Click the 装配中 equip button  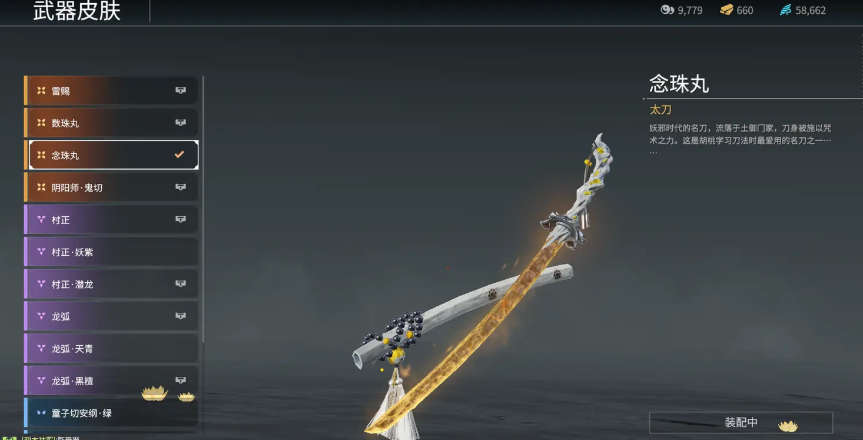point(740,422)
